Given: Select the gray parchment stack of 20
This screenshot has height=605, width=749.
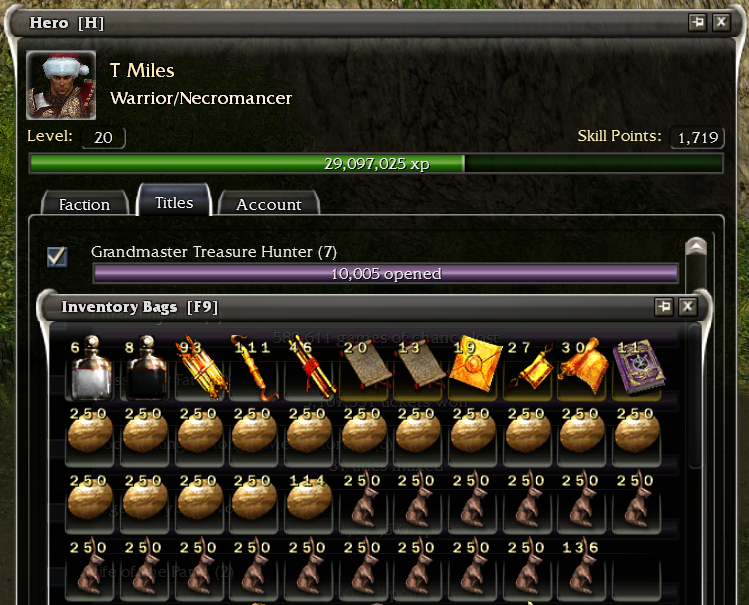Looking at the screenshot, I should point(360,367).
